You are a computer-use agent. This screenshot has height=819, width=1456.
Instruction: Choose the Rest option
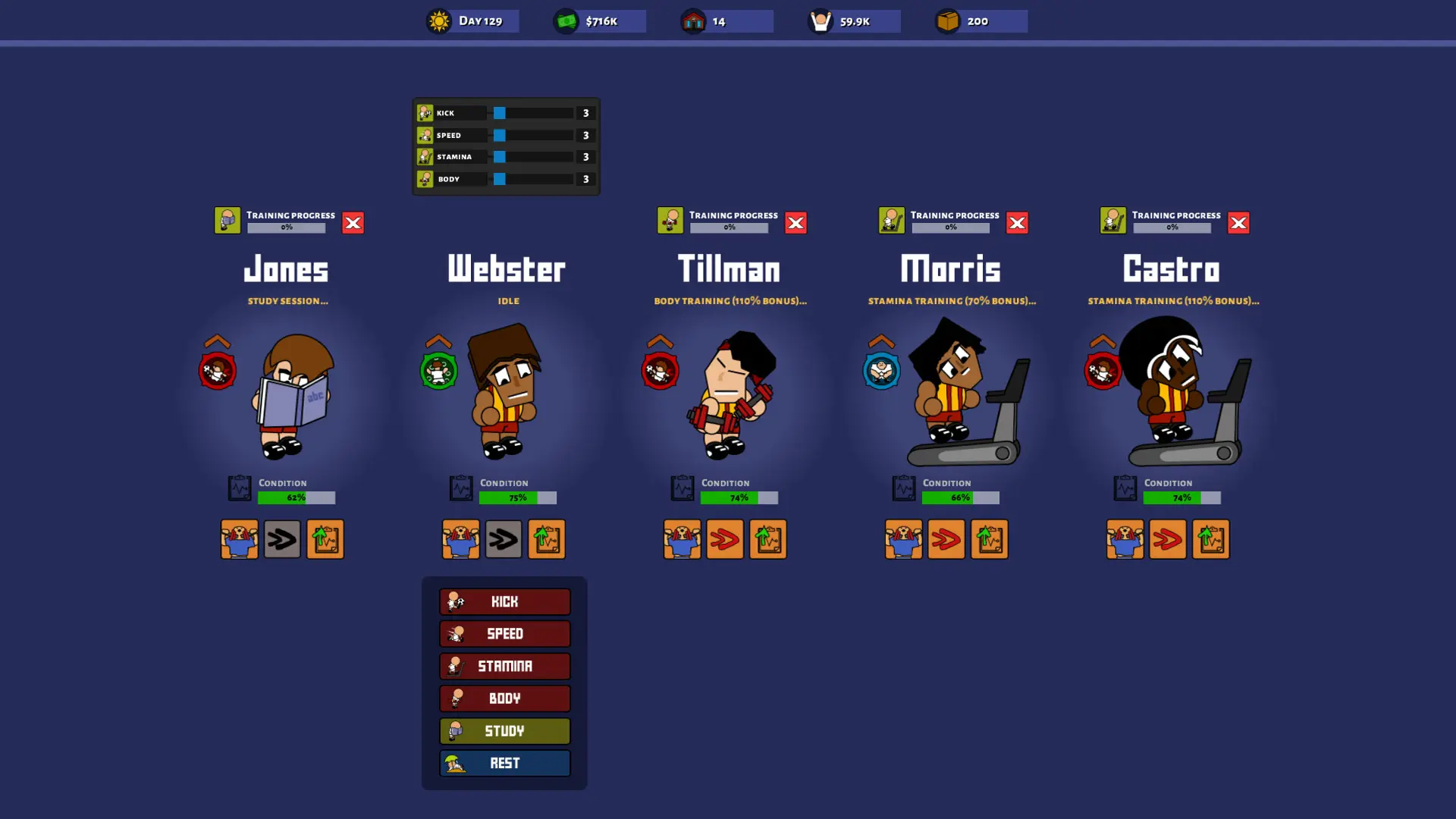click(x=504, y=763)
